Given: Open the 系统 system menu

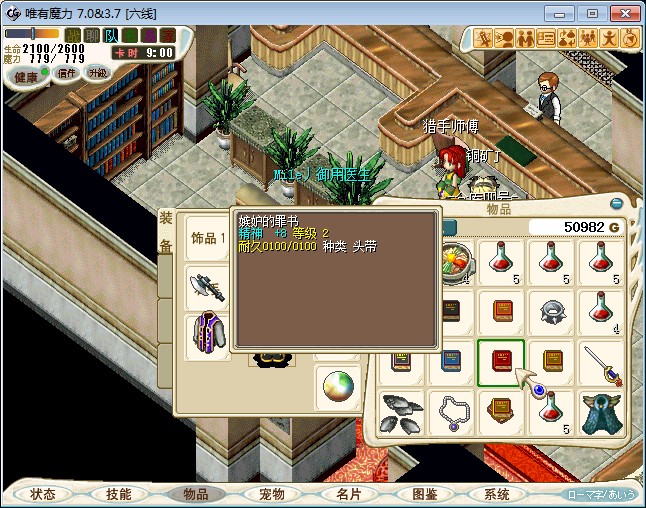Looking at the screenshot, I should [x=497, y=494].
